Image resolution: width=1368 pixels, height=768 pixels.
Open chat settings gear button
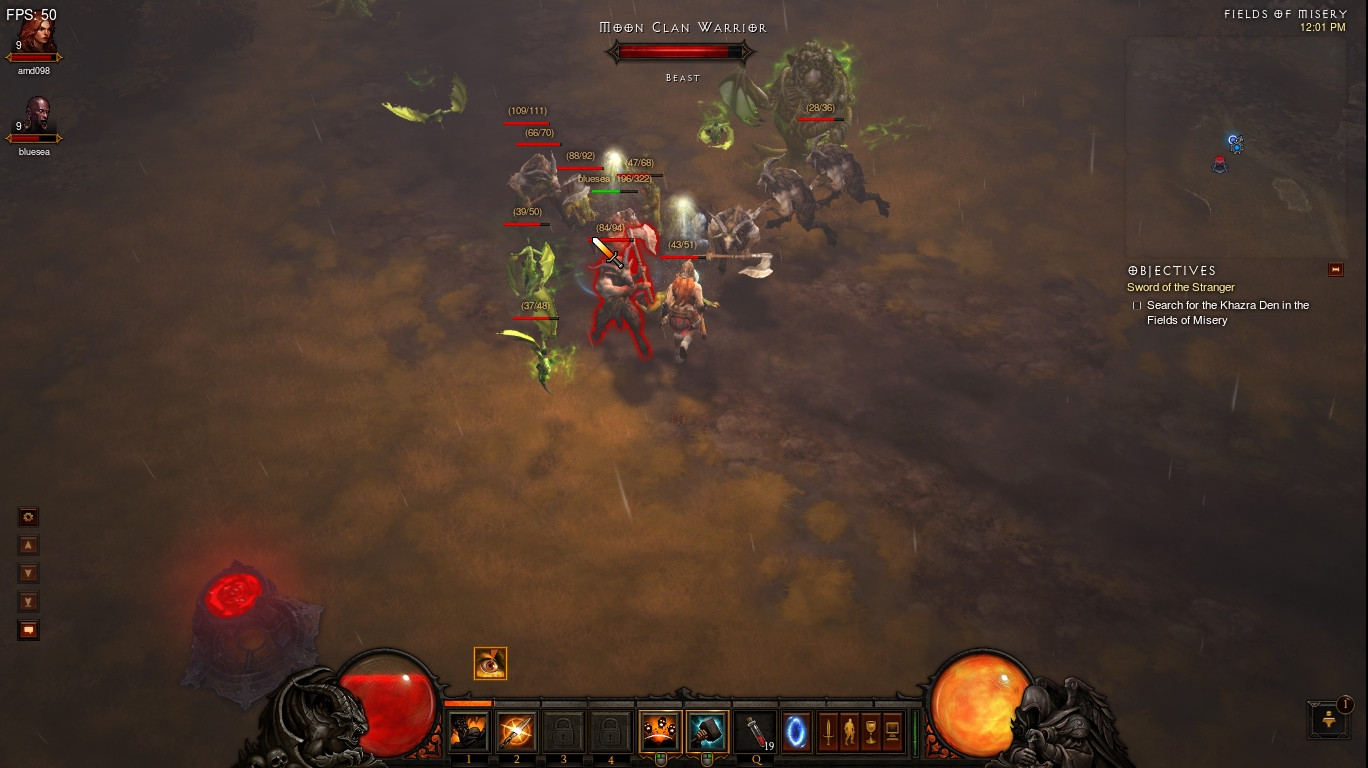pos(29,517)
